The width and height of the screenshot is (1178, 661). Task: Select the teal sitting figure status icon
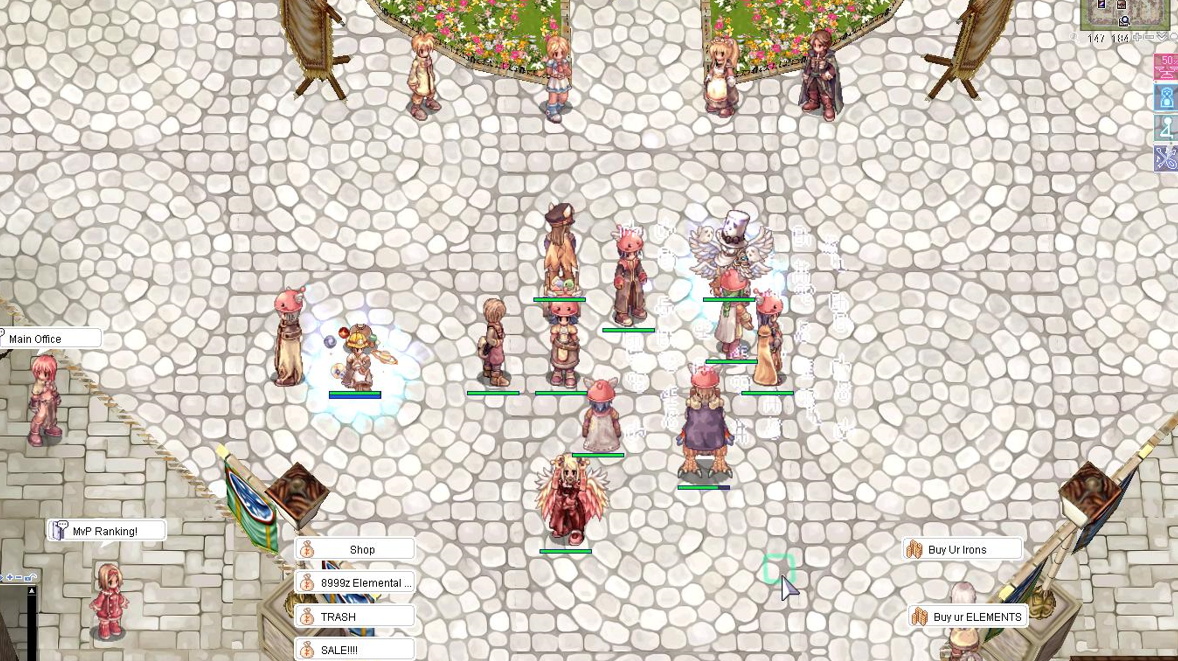point(1166,128)
